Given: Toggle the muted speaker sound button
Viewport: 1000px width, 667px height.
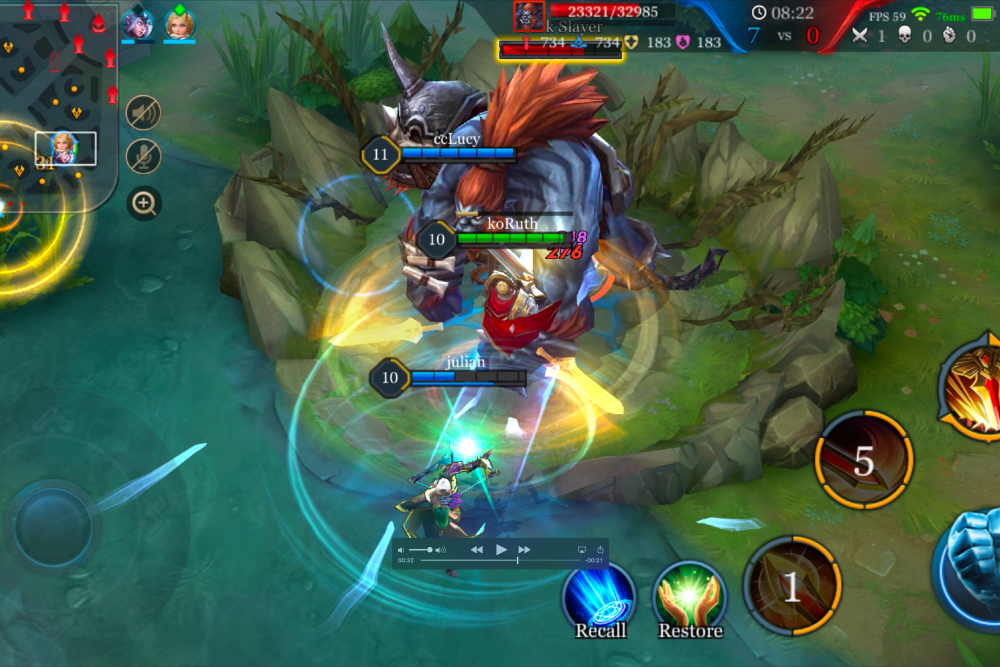Looking at the screenshot, I should pyautogui.click(x=144, y=113).
